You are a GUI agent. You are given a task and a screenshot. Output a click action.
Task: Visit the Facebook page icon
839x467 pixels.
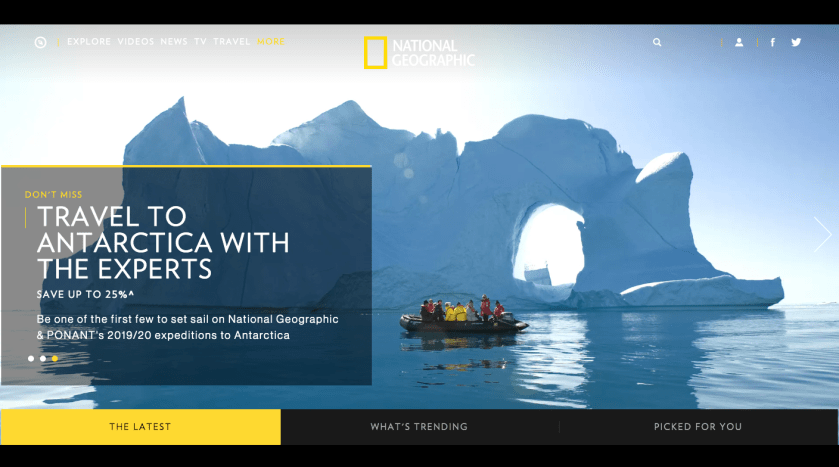point(772,43)
